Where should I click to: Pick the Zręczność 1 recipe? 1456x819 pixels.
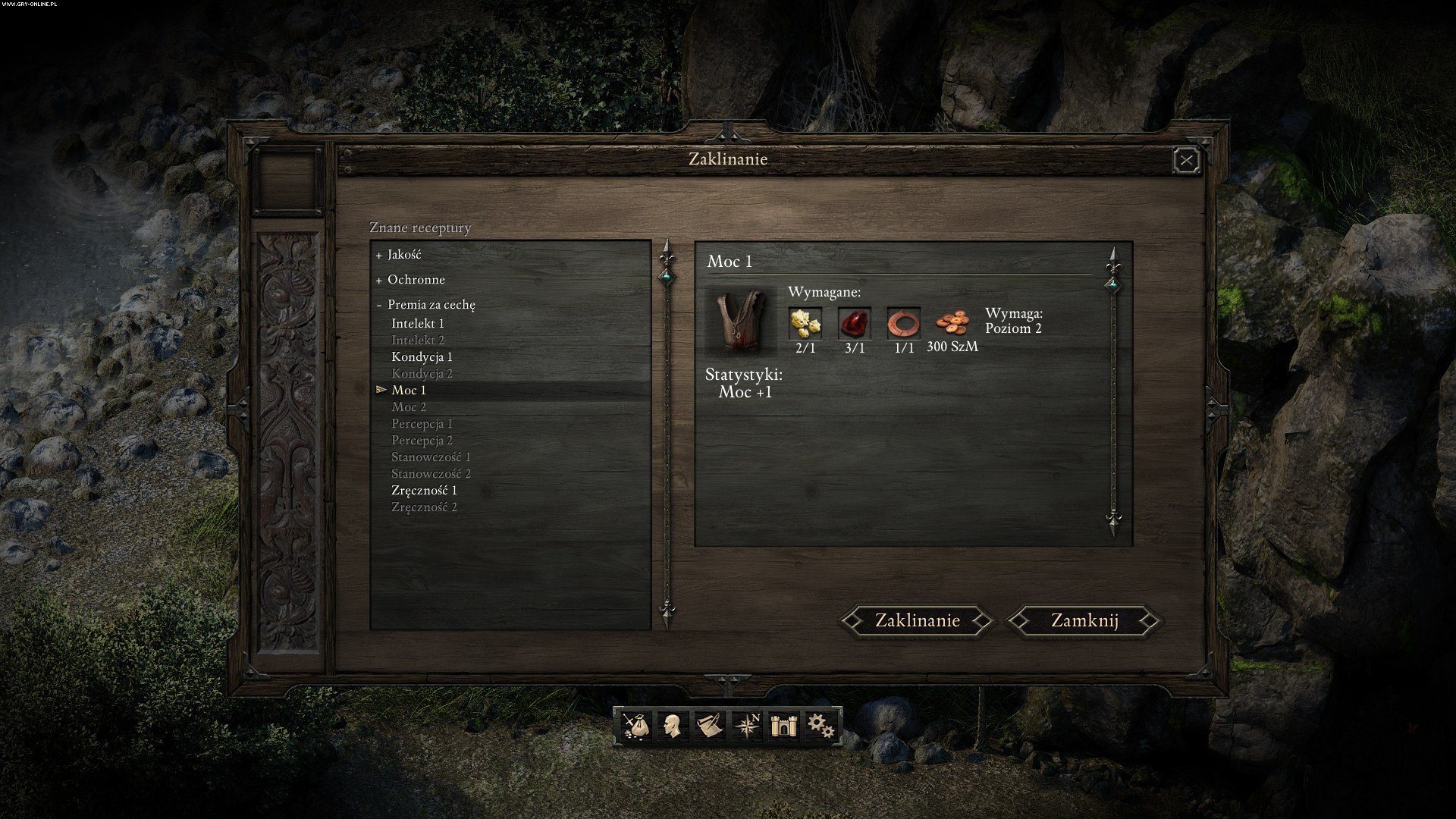[x=424, y=491]
